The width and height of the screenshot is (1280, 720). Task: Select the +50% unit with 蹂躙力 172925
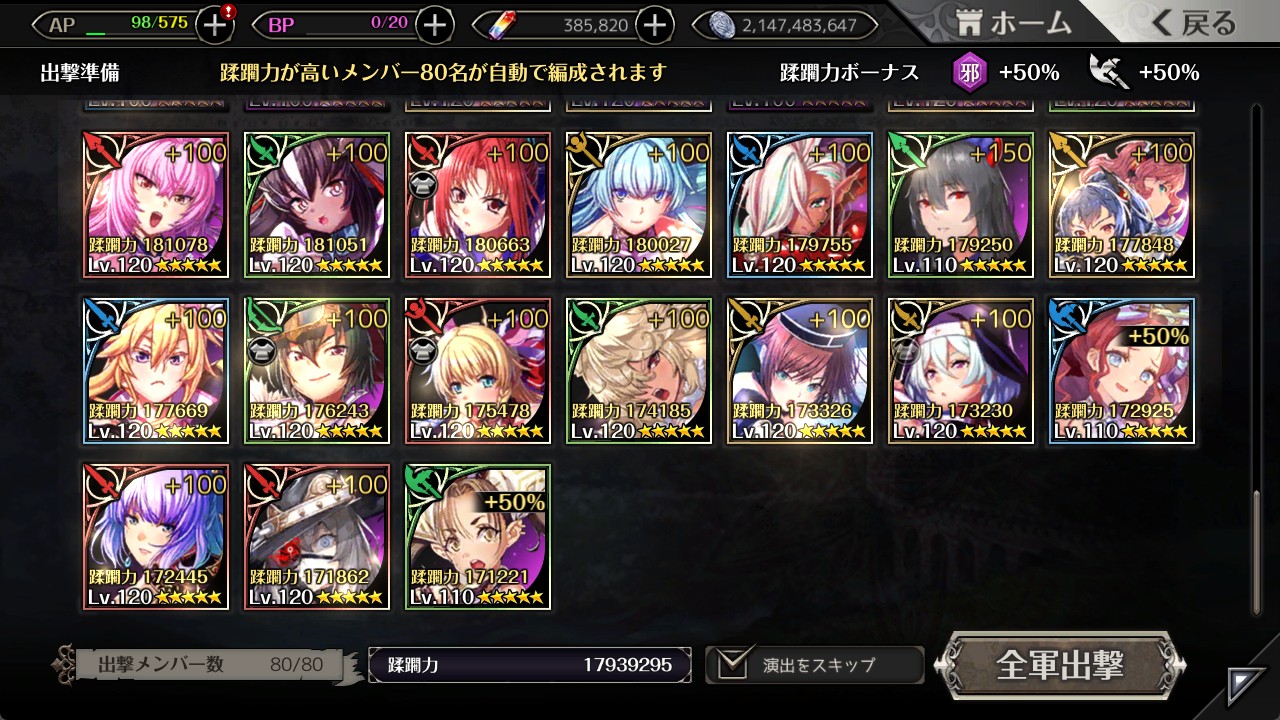pyautogui.click(x=1122, y=371)
